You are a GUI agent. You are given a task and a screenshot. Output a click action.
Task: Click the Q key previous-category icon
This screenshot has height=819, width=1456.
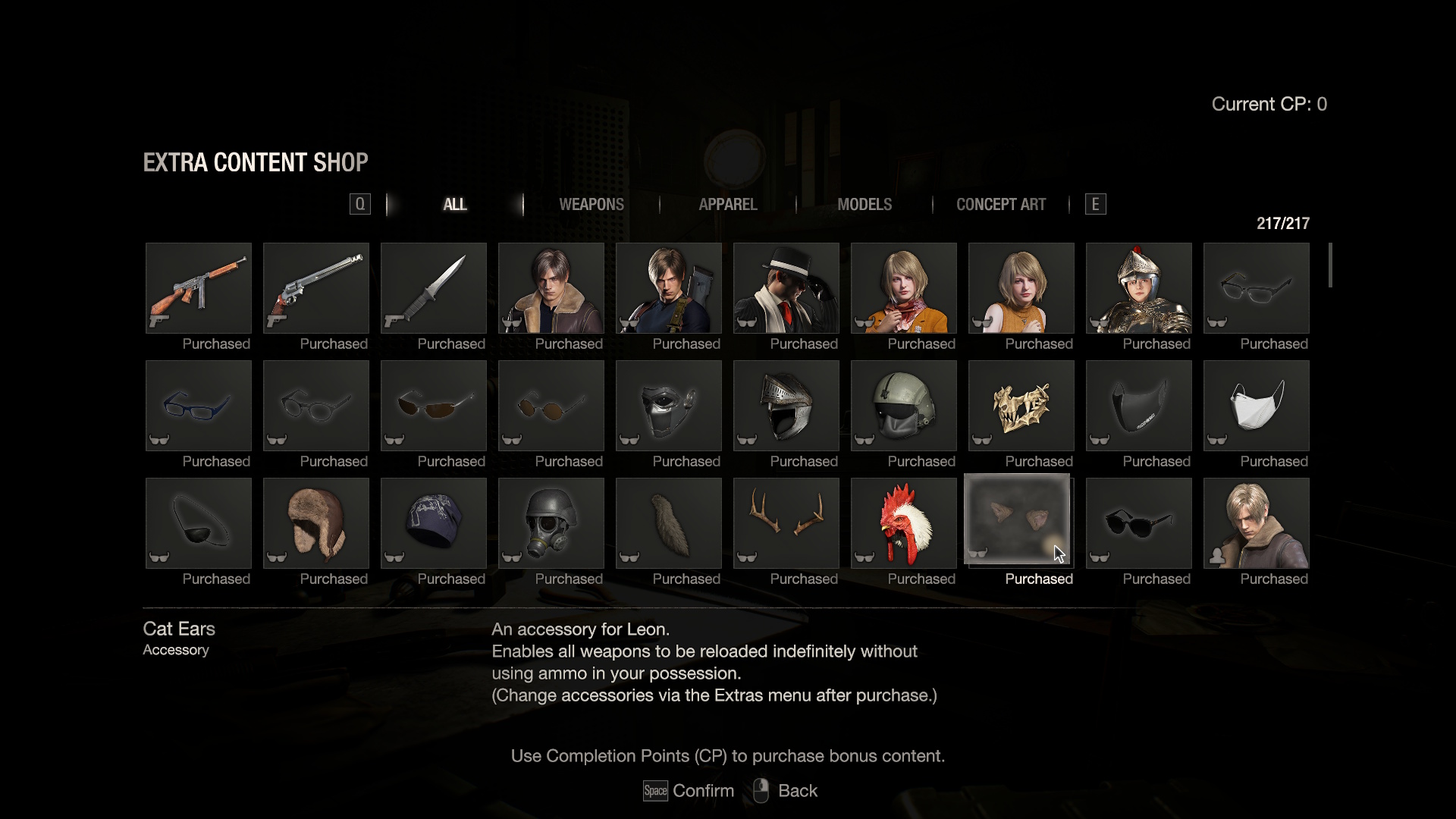(359, 204)
